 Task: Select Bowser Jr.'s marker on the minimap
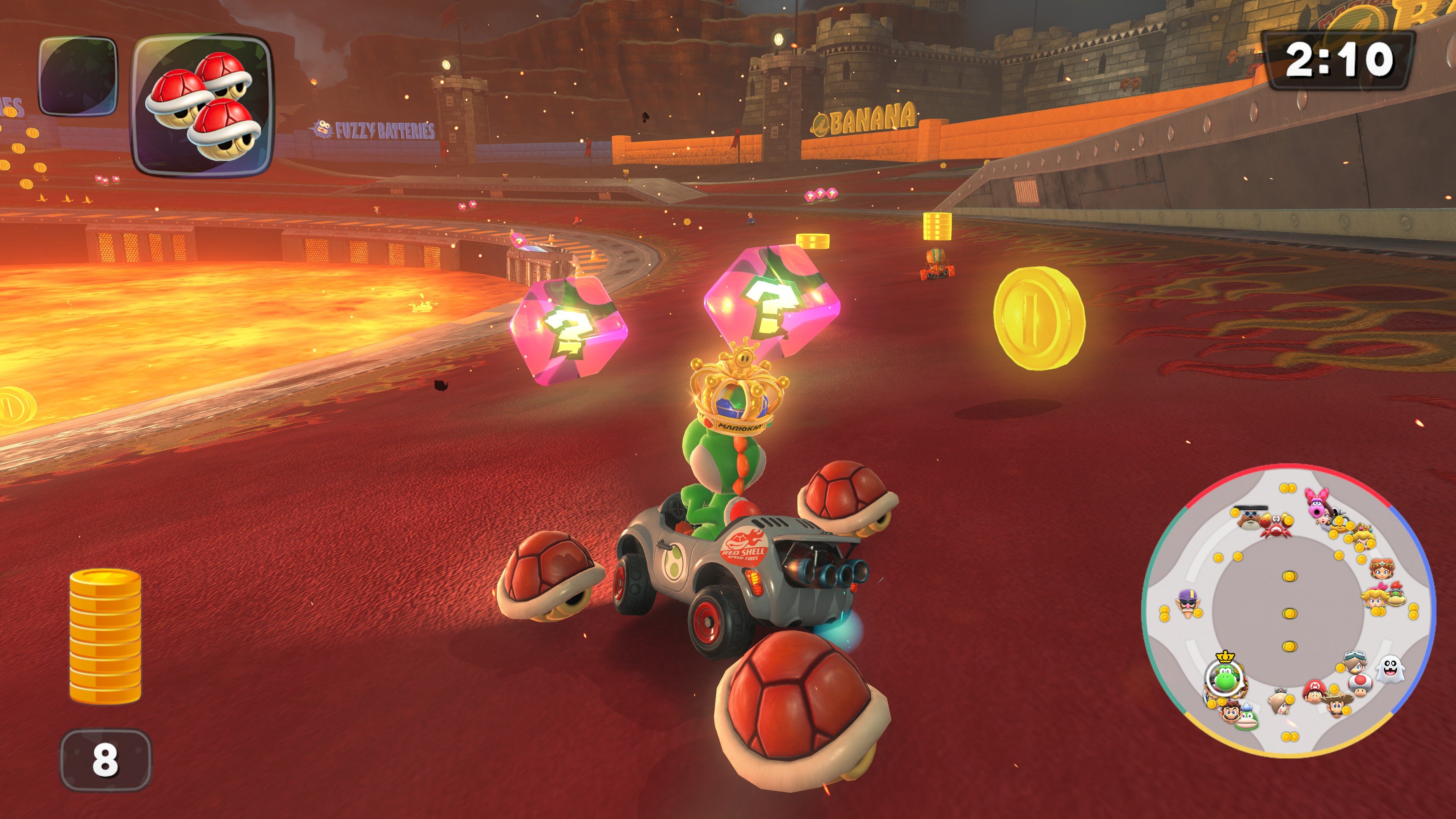[1396, 596]
